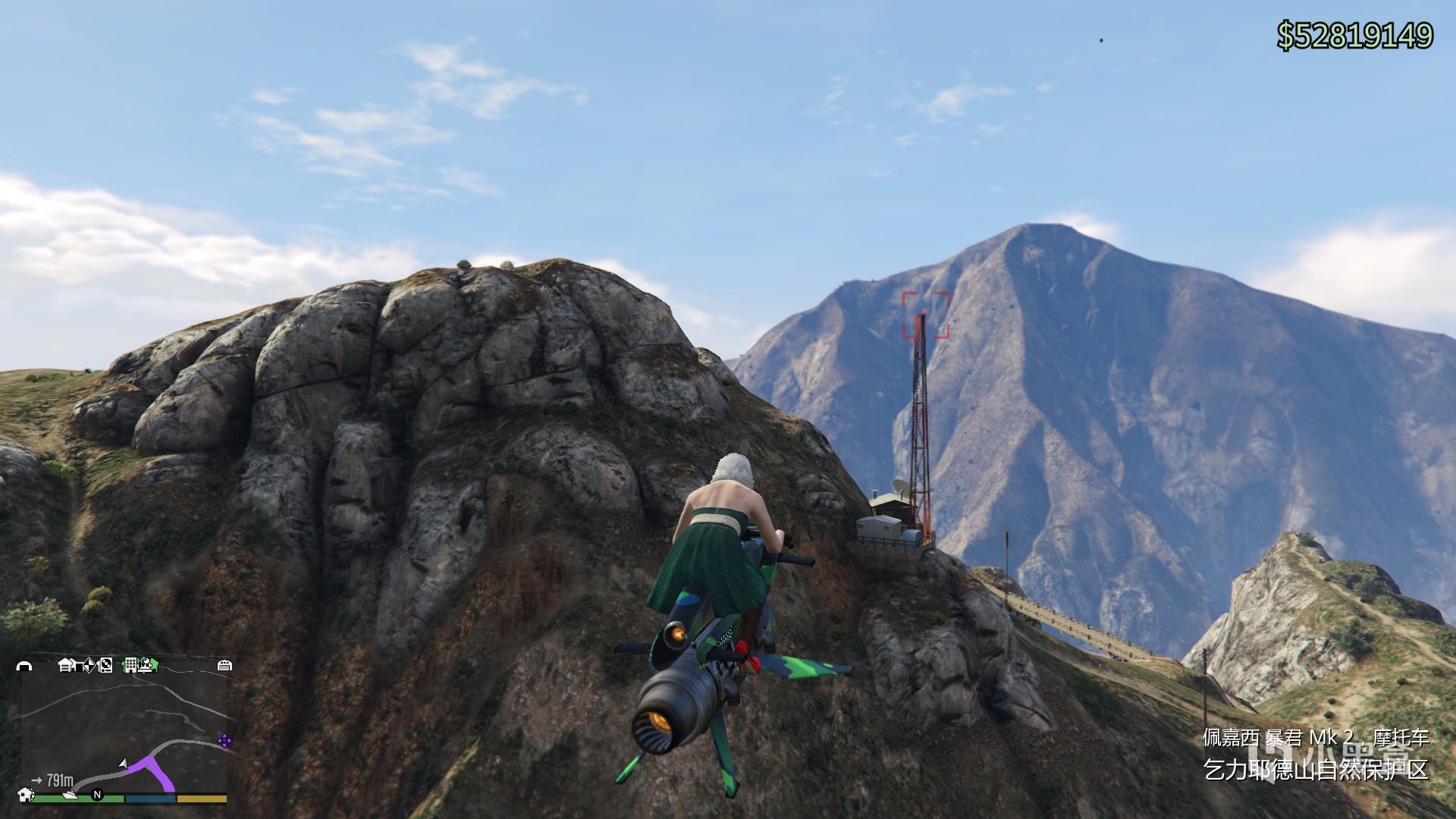Click the purple waypoint marker on minimap
Image resolution: width=1456 pixels, height=819 pixels.
(x=224, y=741)
